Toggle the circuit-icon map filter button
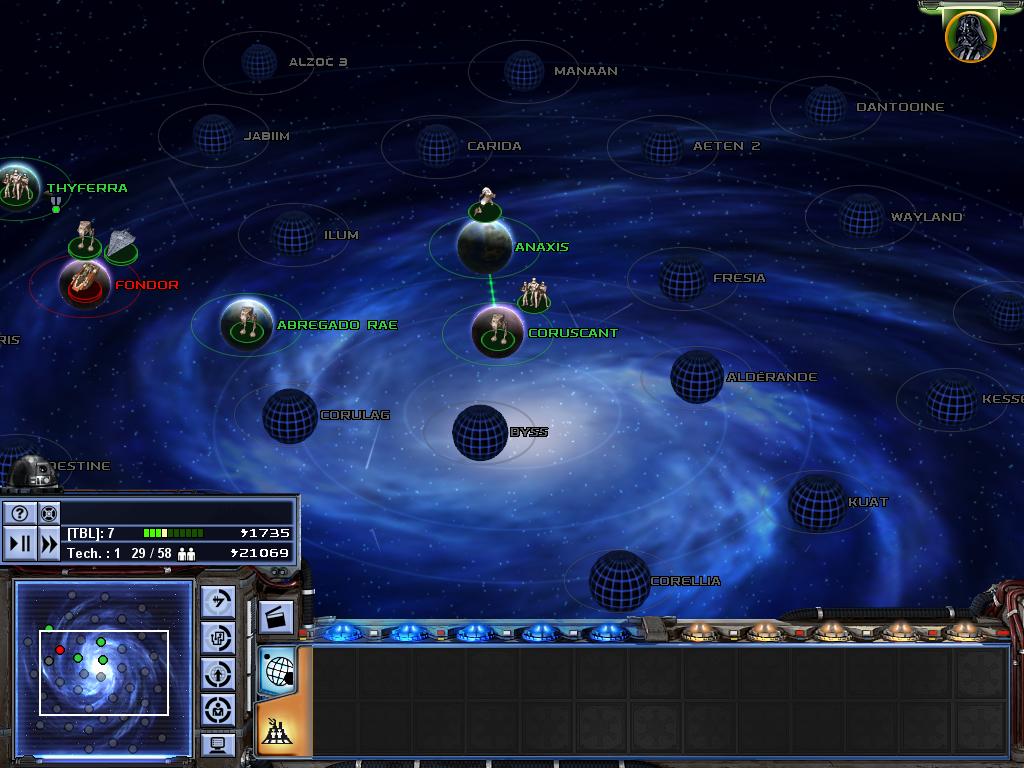The image size is (1024, 768). click(x=219, y=637)
